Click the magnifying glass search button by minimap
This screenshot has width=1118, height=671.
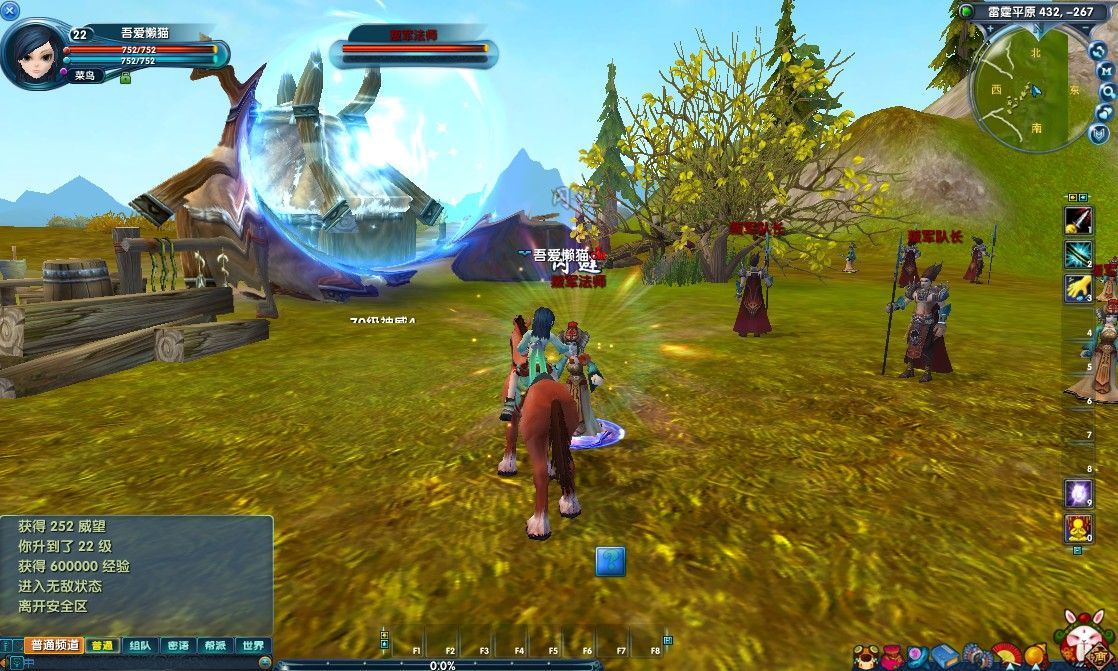coord(1108,90)
